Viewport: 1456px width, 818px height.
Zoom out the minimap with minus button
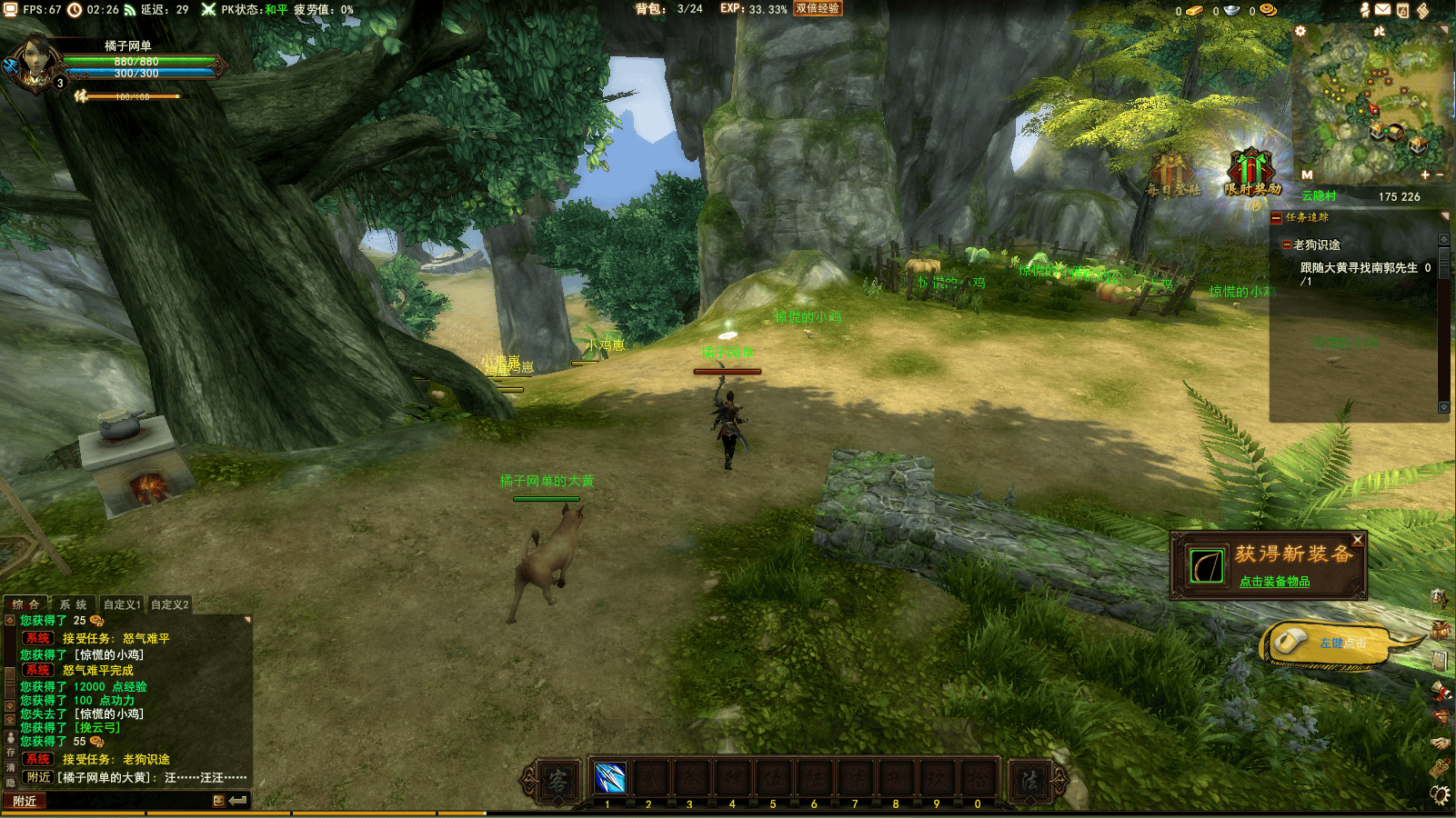click(x=1440, y=175)
